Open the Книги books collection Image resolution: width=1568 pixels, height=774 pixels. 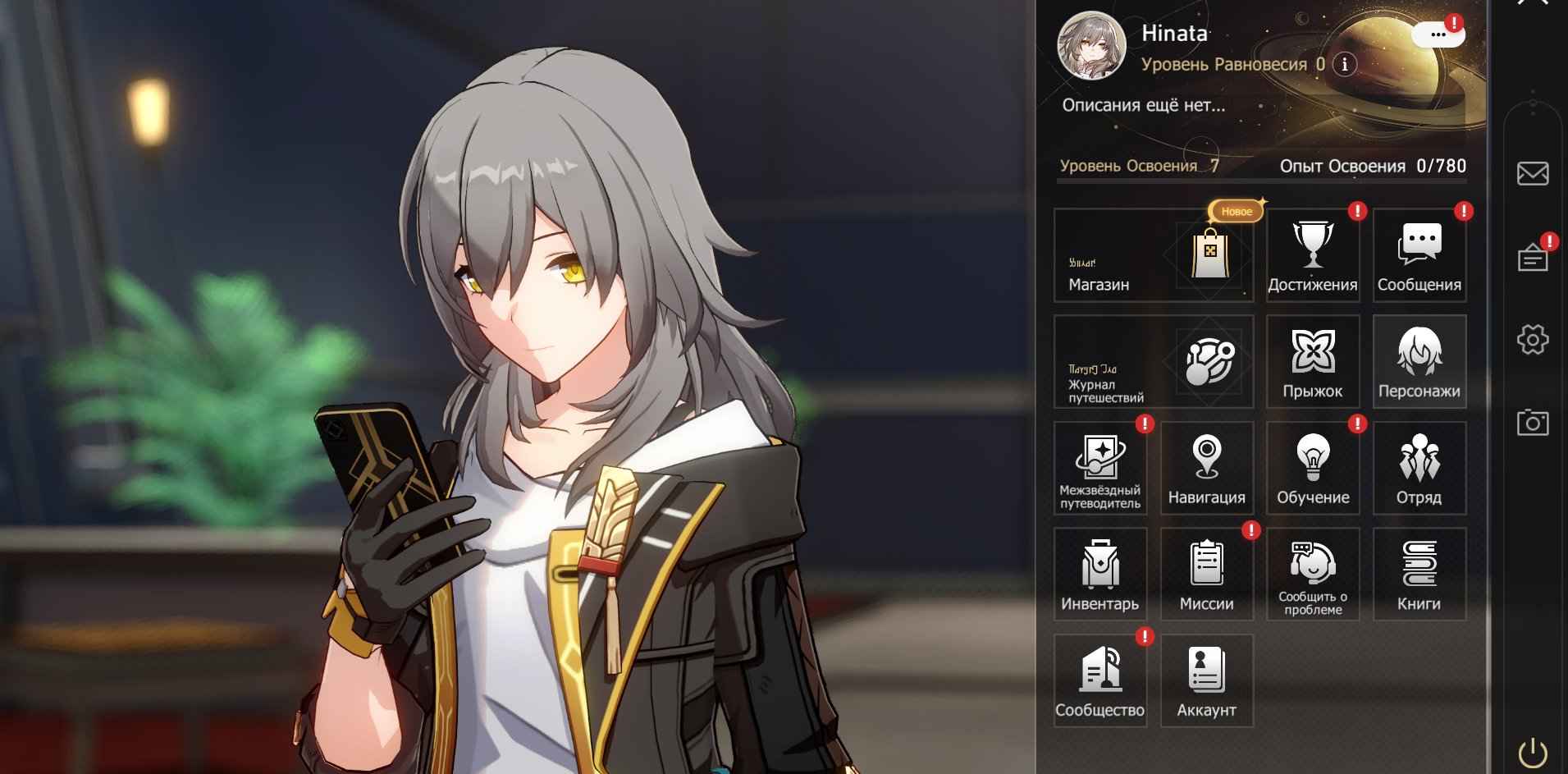click(x=1420, y=574)
